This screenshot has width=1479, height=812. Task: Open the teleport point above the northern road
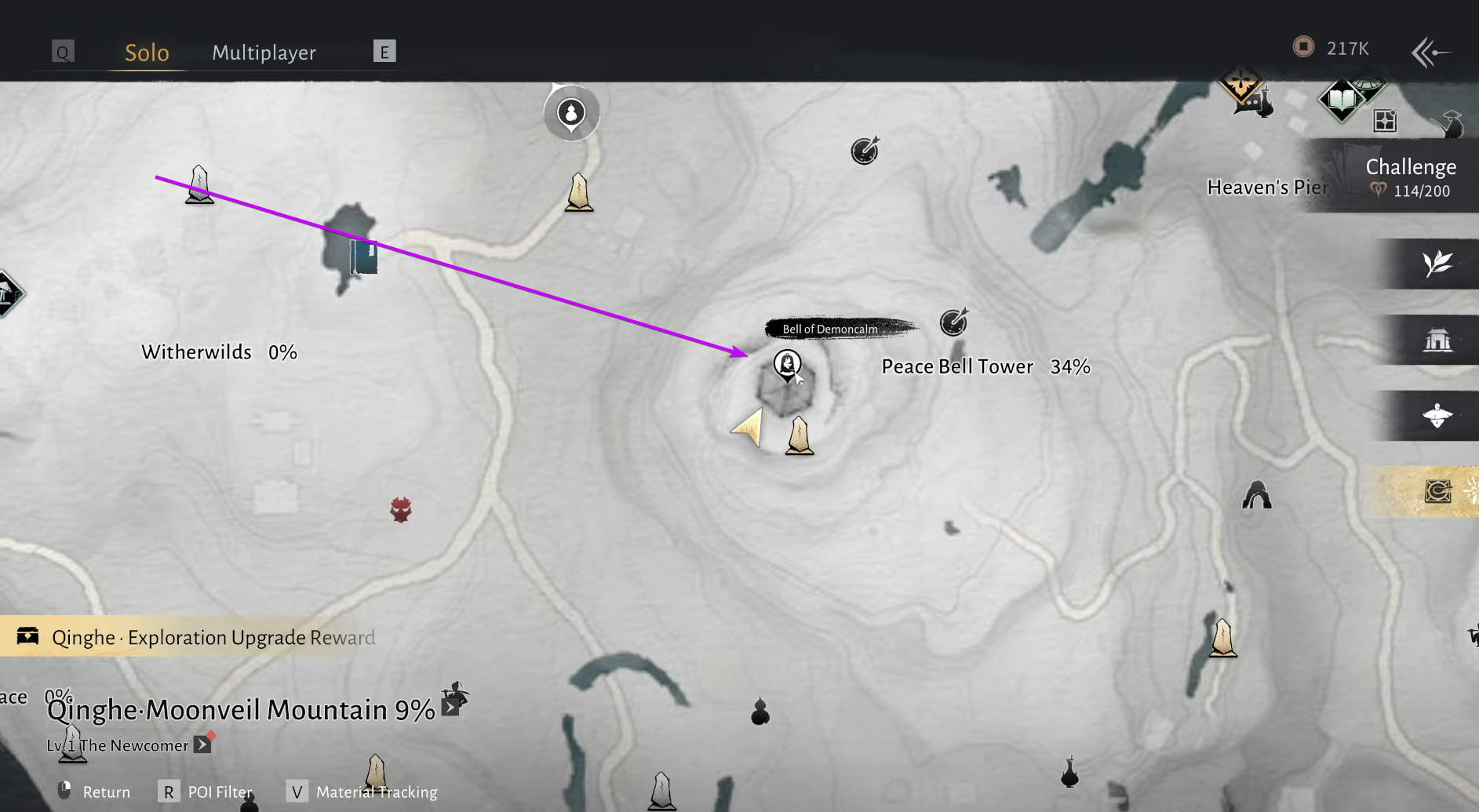pos(570,112)
